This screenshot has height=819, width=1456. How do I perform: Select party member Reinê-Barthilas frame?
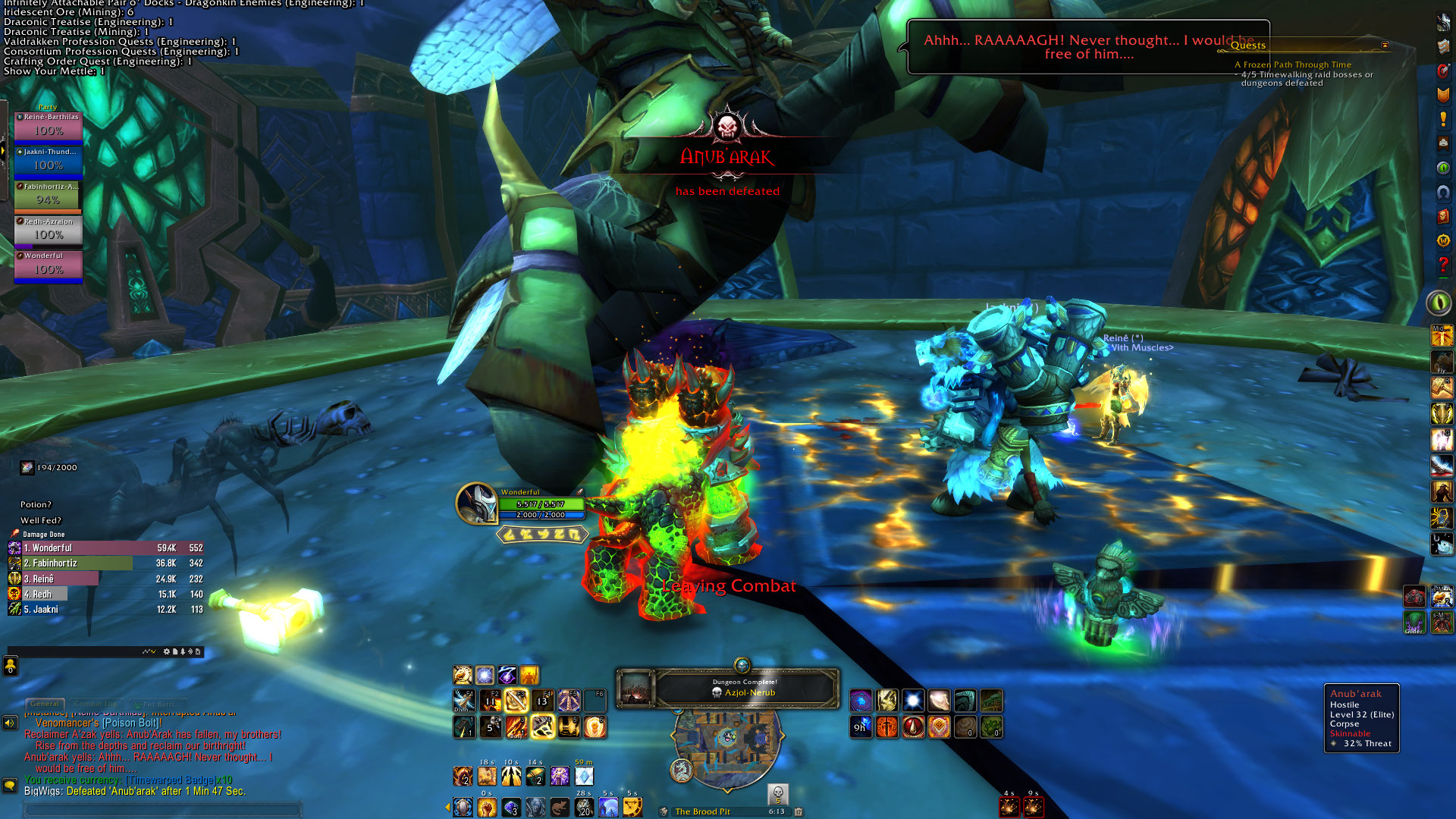point(49,127)
